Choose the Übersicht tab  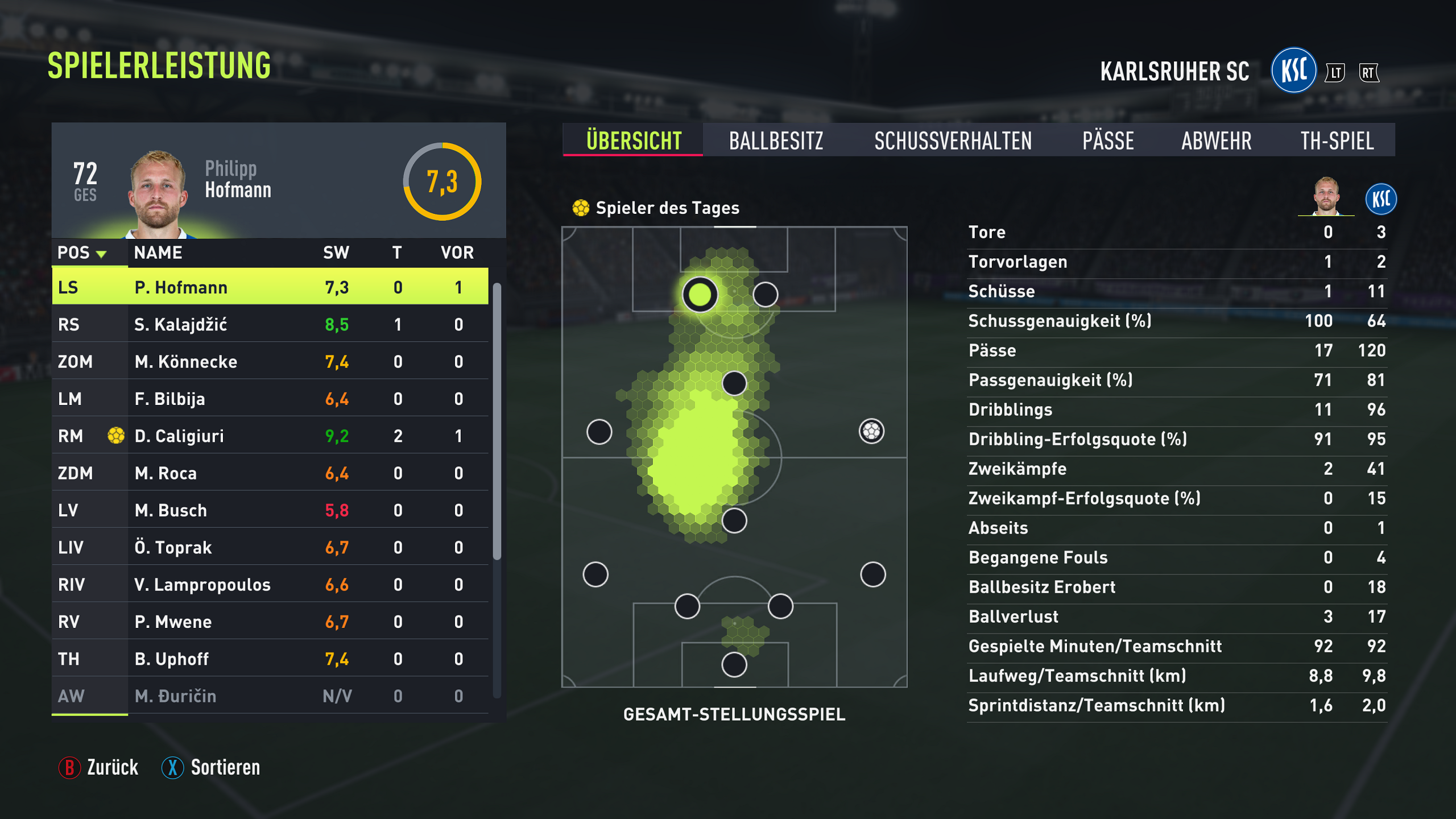[634, 140]
